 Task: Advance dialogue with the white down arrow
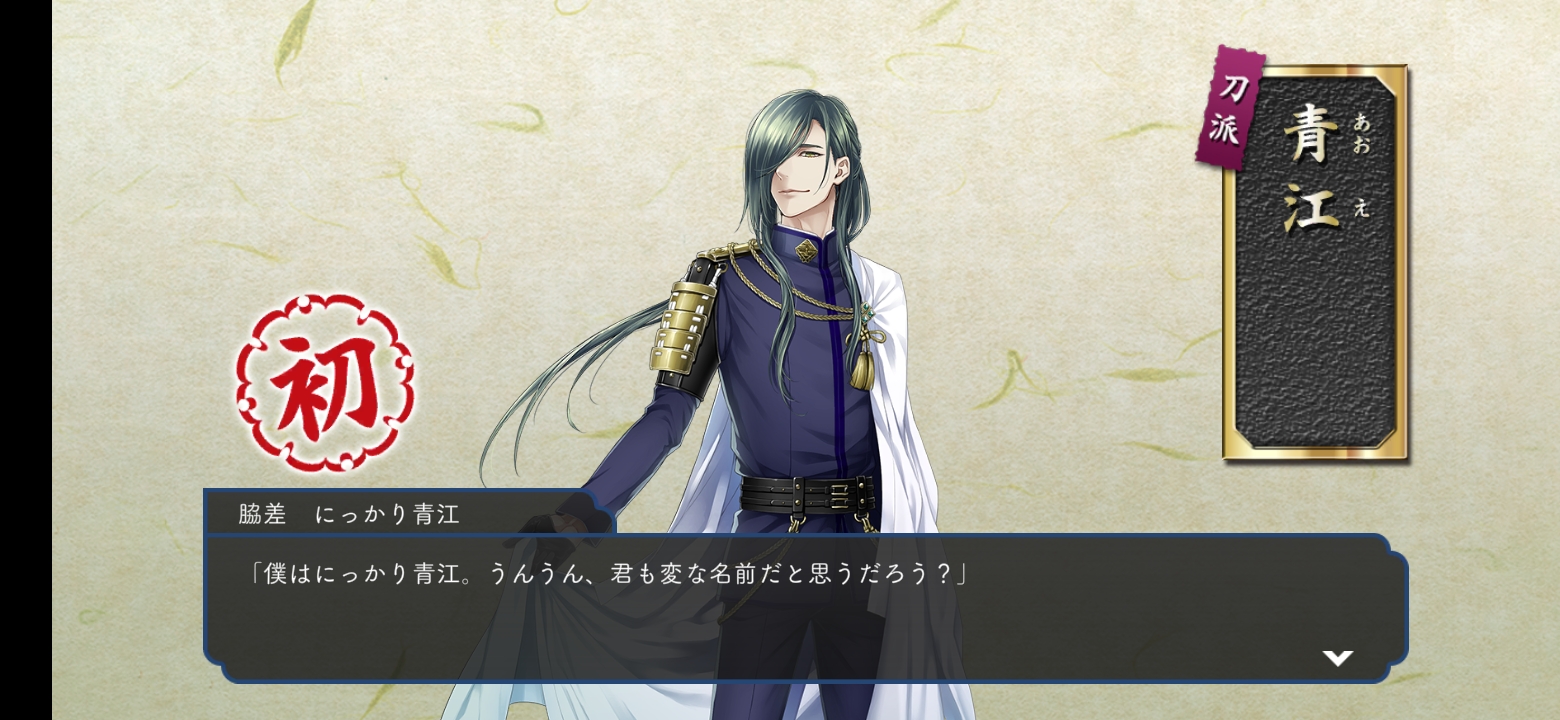point(1337,657)
